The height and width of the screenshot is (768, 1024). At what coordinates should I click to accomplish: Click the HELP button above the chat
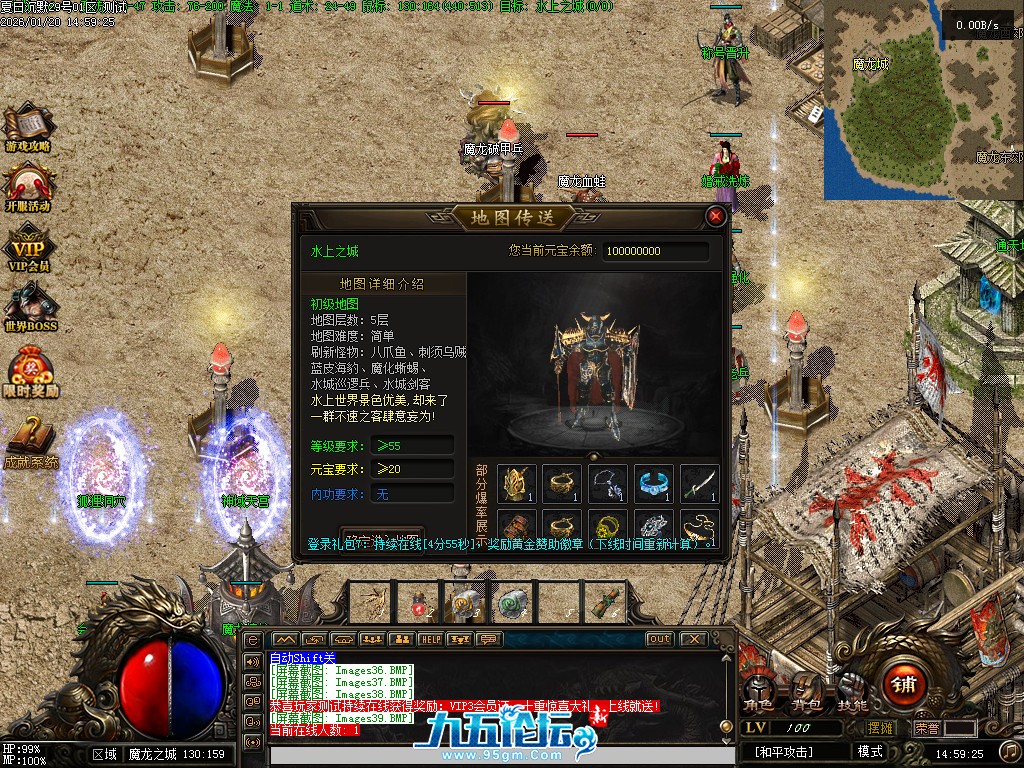click(x=430, y=639)
